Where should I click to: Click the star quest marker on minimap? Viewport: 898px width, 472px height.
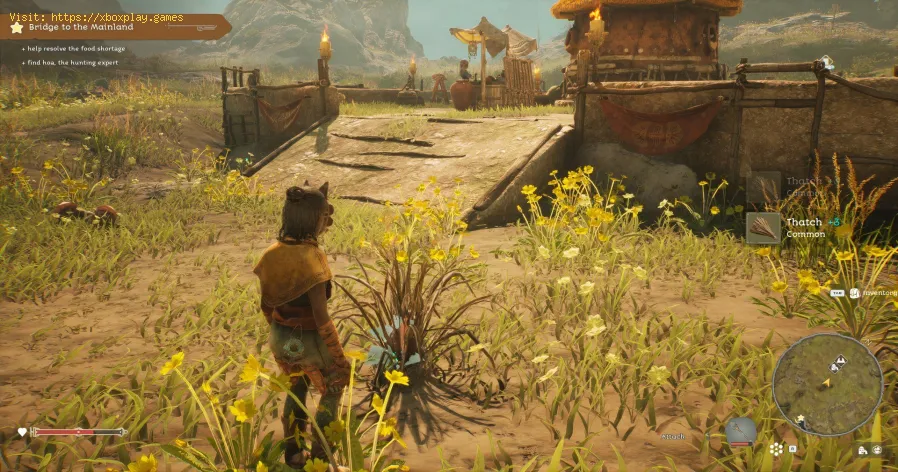pos(800,417)
